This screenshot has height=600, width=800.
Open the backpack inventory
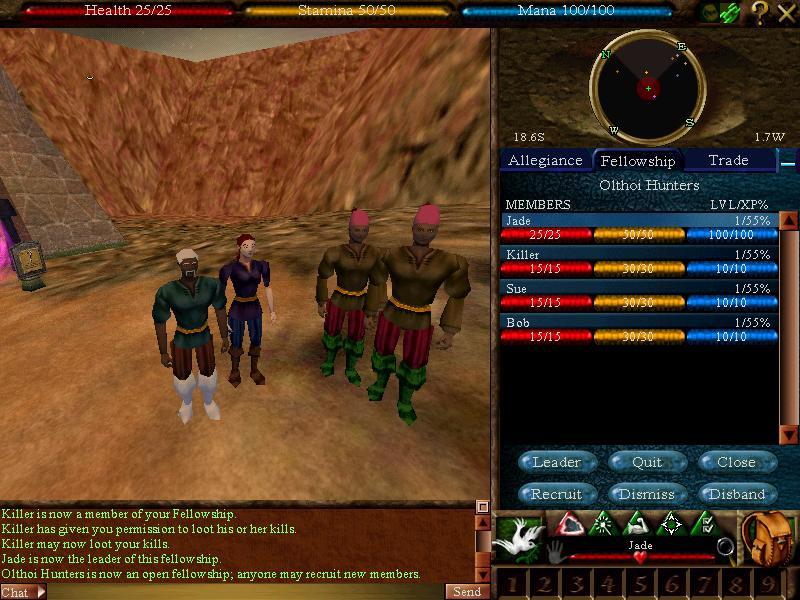768,538
